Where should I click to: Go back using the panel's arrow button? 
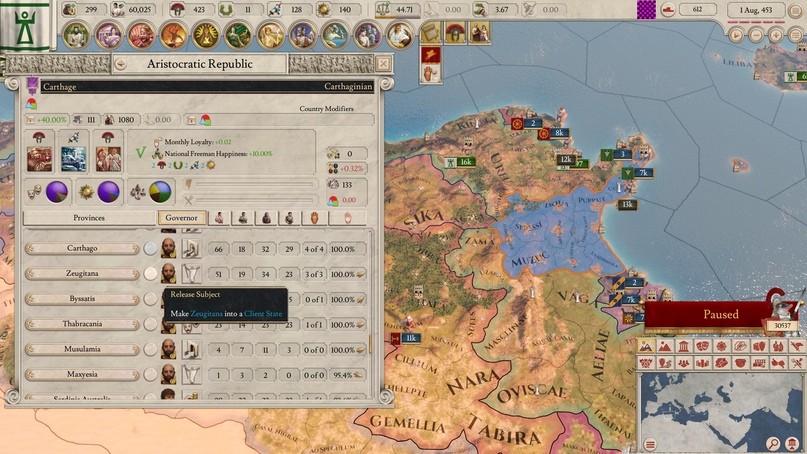[x=120, y=64]
